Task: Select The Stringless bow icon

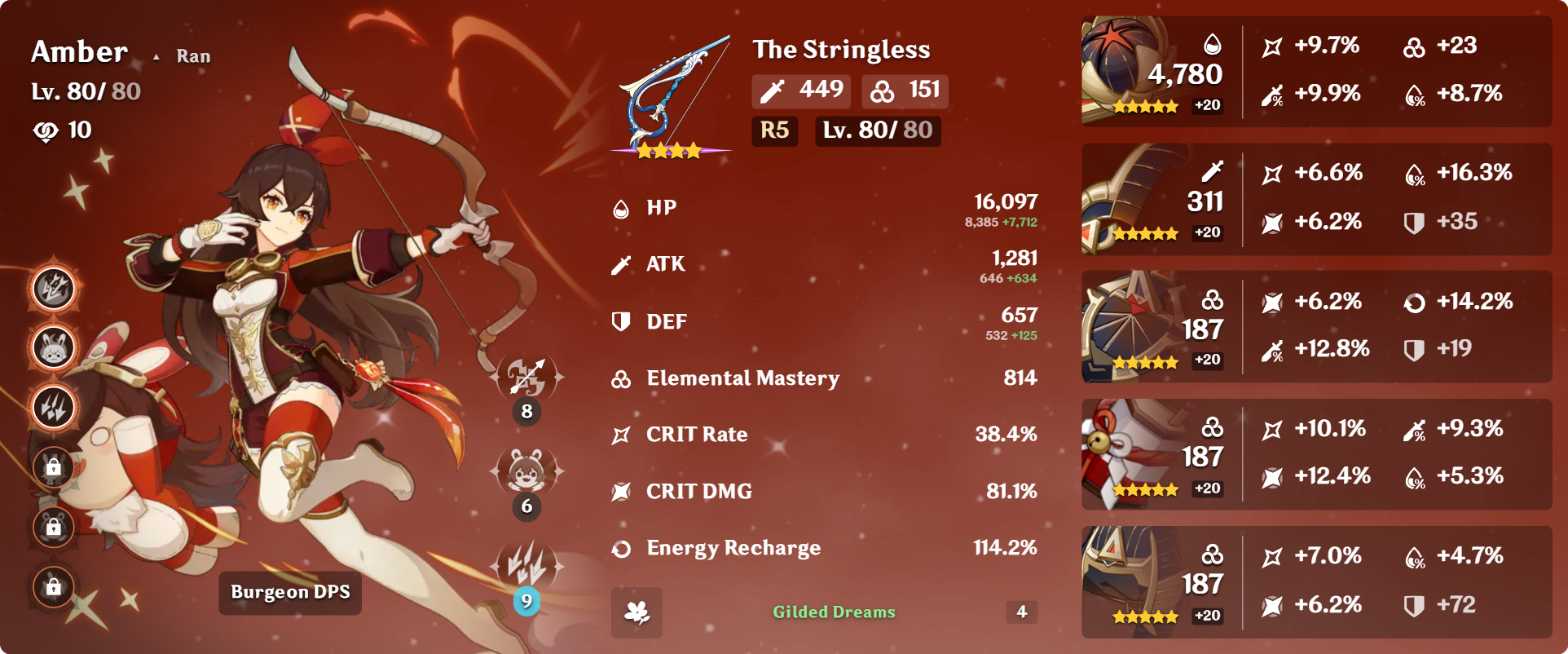Action: click(x=672, y=96)
